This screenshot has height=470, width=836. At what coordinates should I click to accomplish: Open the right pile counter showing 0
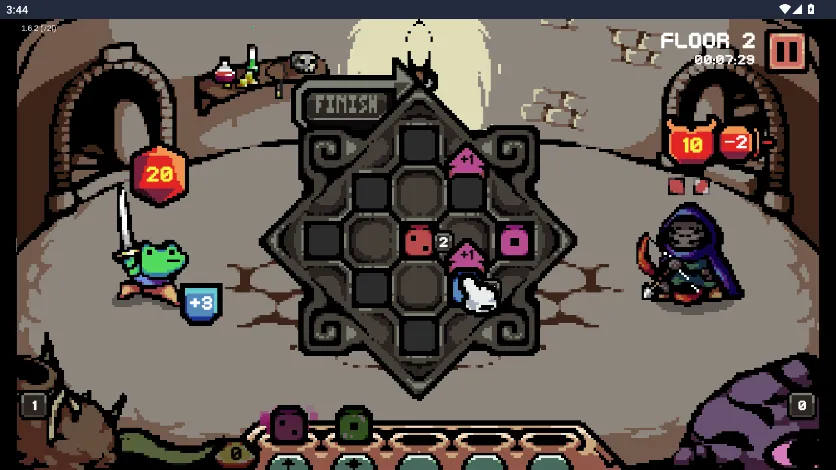point(801,406)
